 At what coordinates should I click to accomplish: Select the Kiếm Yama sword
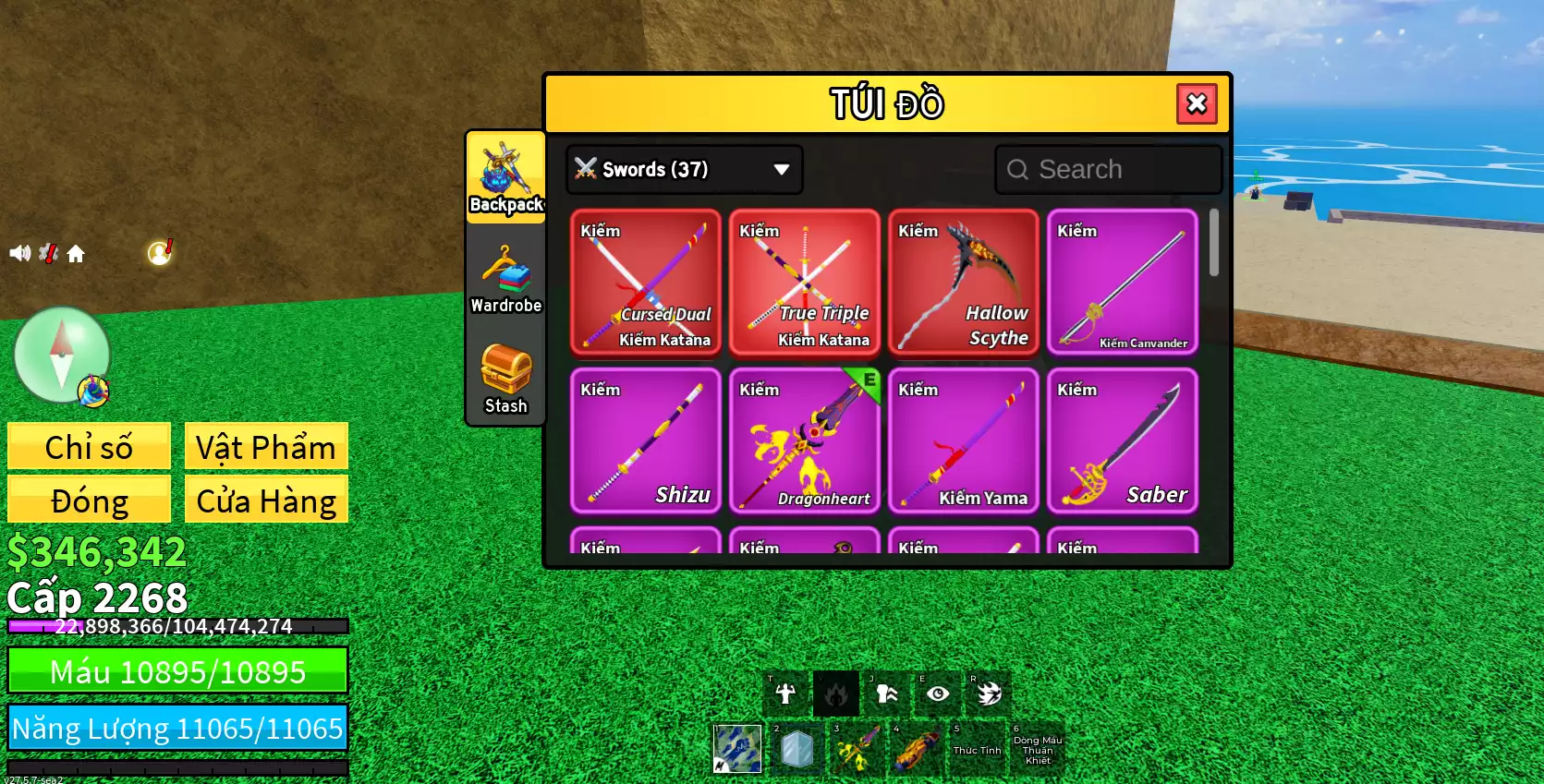point(964,441)
